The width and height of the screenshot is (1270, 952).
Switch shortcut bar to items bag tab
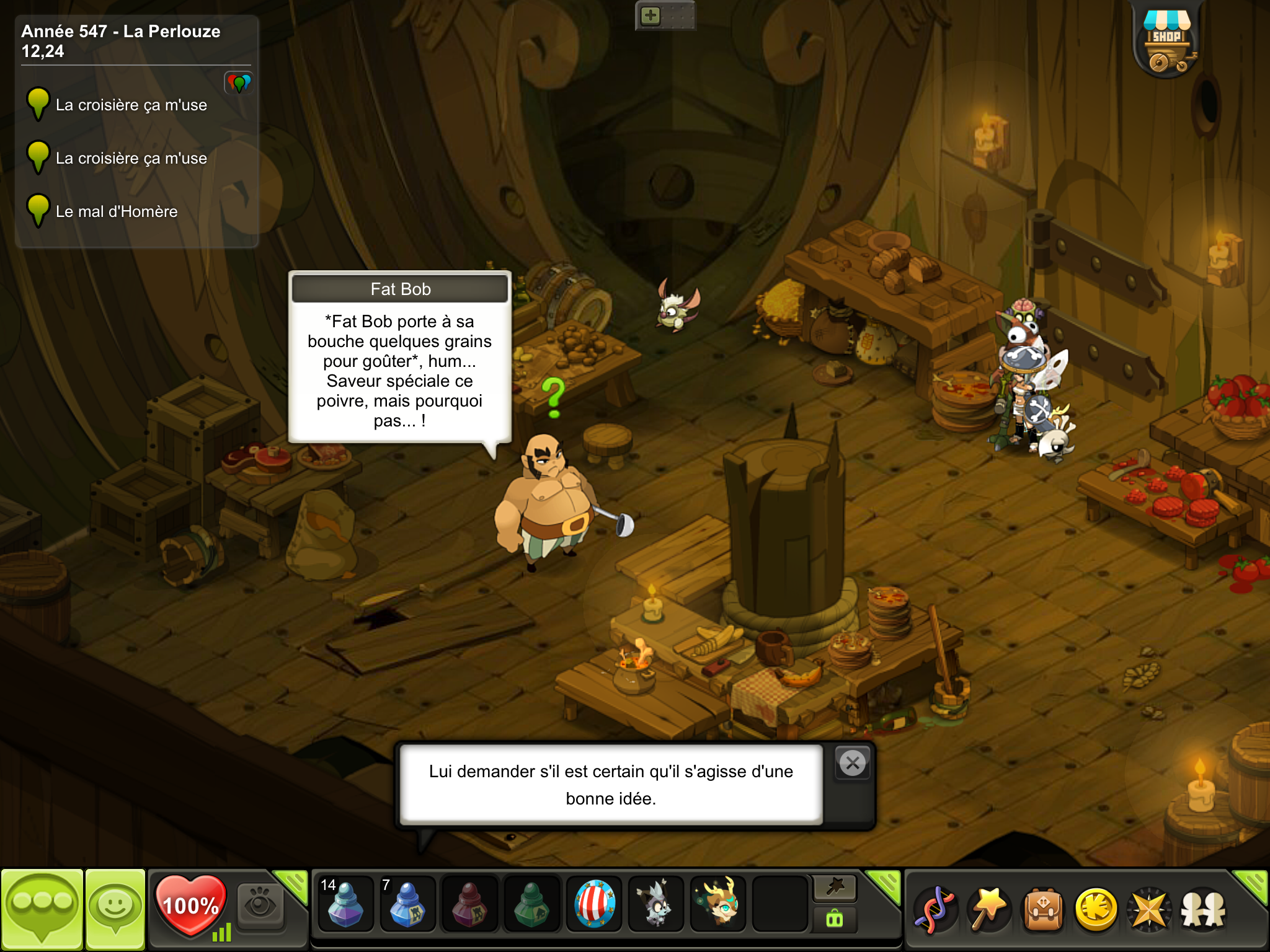pos(835,919)
